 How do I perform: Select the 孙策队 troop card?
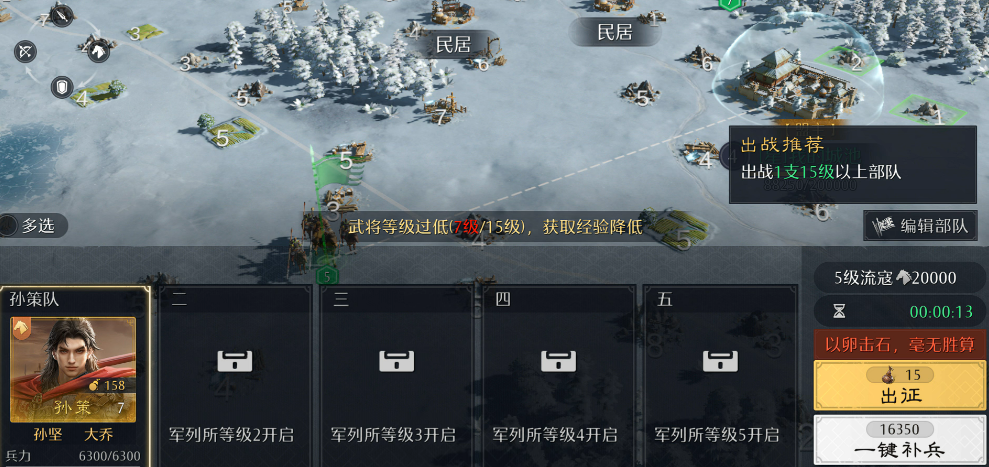tap(75, 375)
